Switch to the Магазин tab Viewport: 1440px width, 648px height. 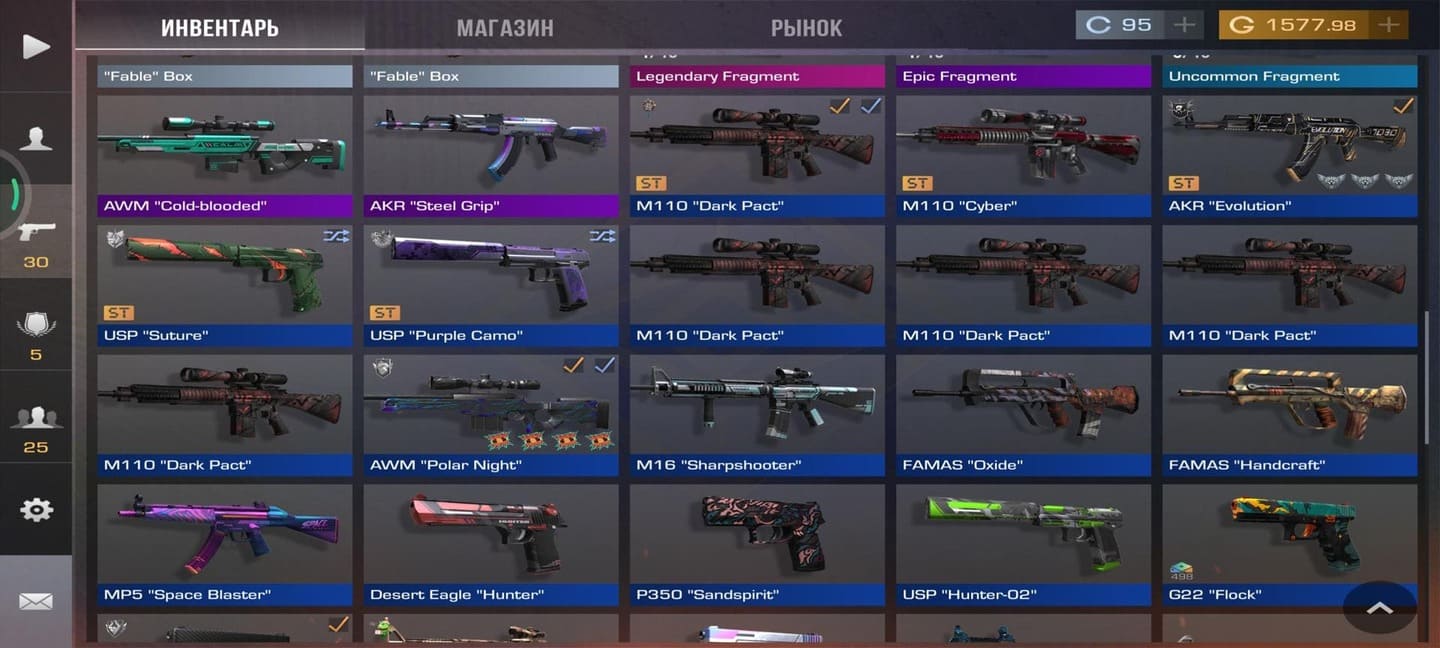click(504, 28)
